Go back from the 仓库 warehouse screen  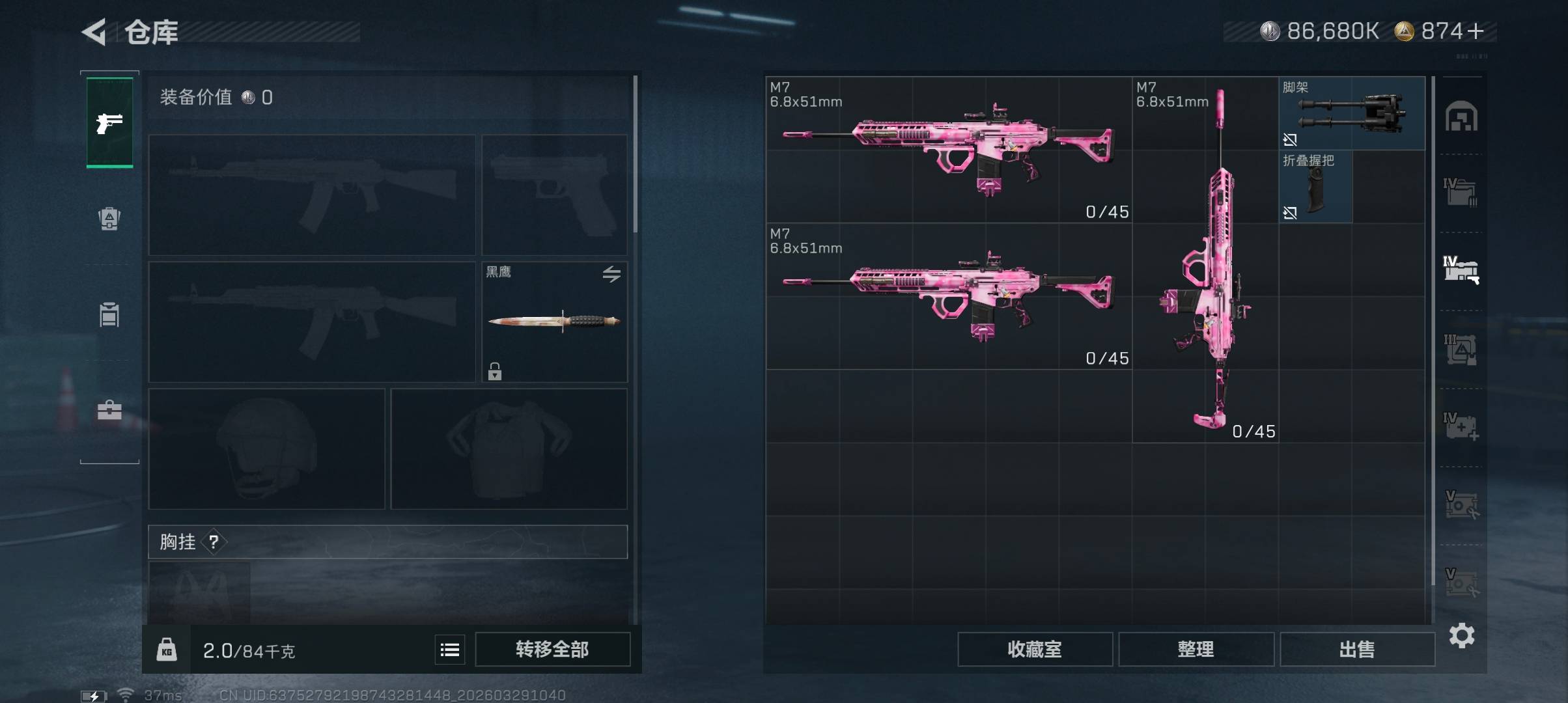[x=94, y=32]
